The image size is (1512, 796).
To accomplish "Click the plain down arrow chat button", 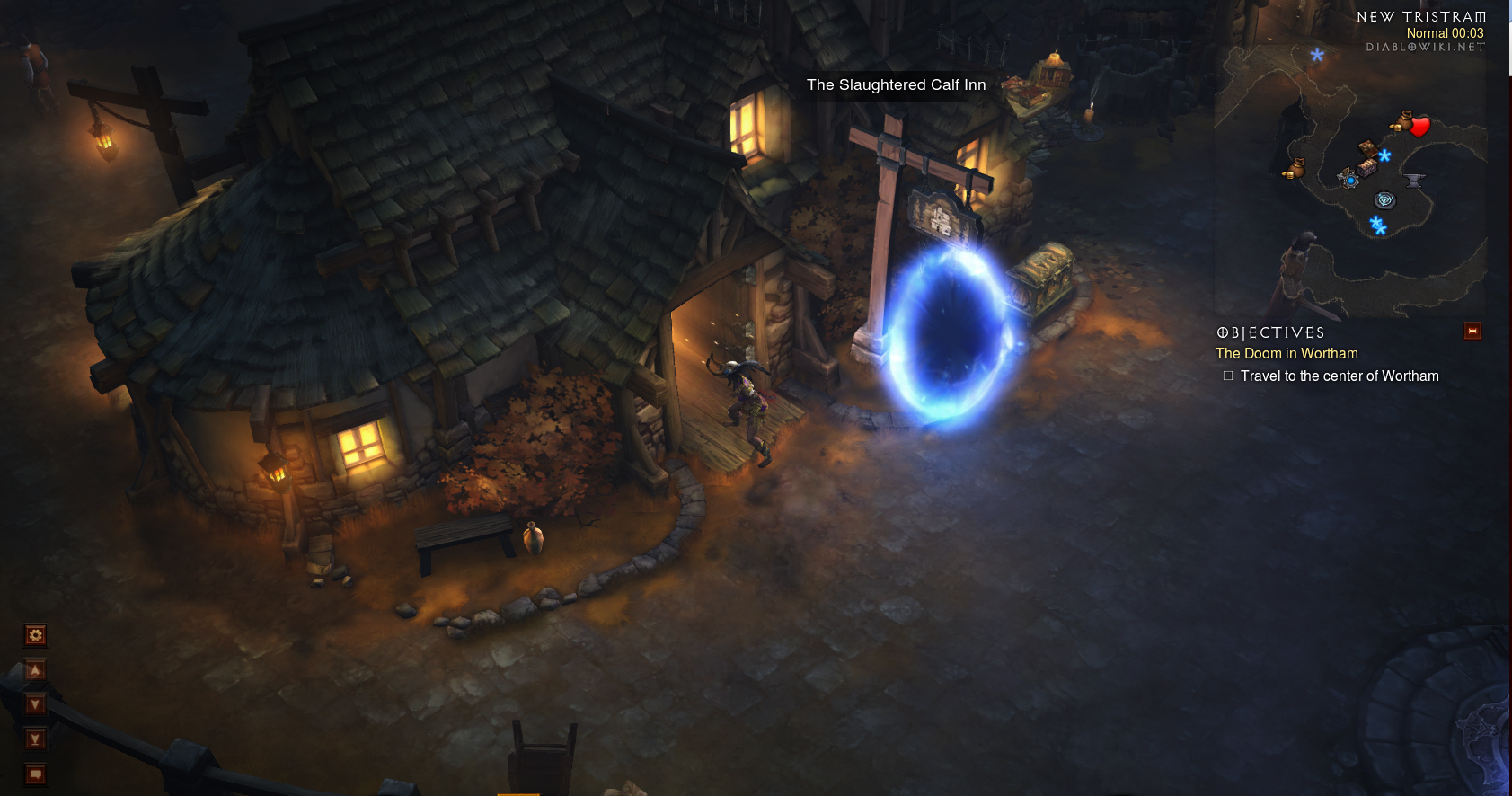I will point(35,704).
